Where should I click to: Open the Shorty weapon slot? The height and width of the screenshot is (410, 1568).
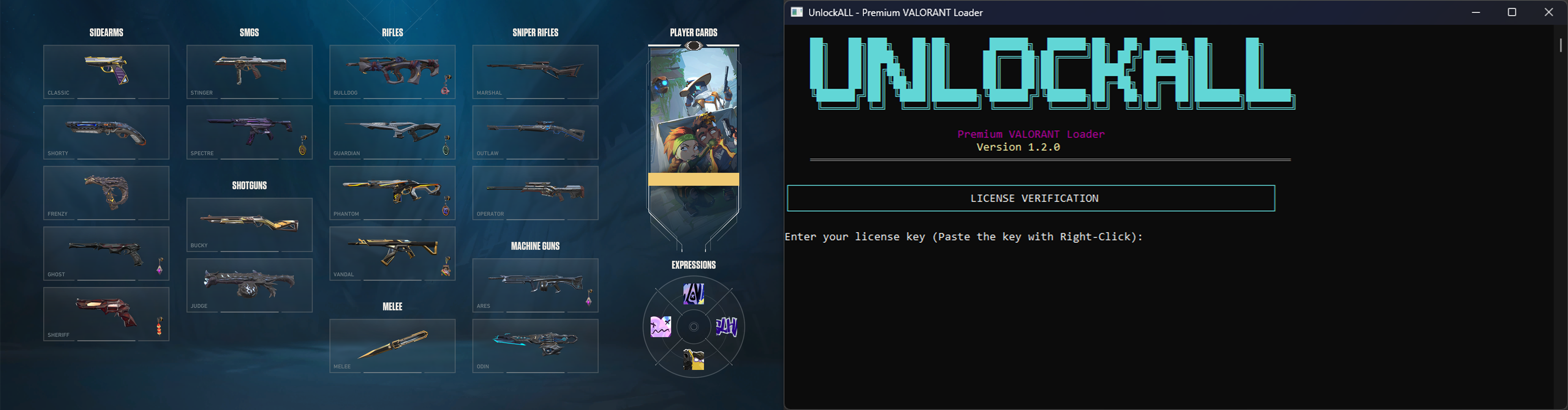coord(106,132)
